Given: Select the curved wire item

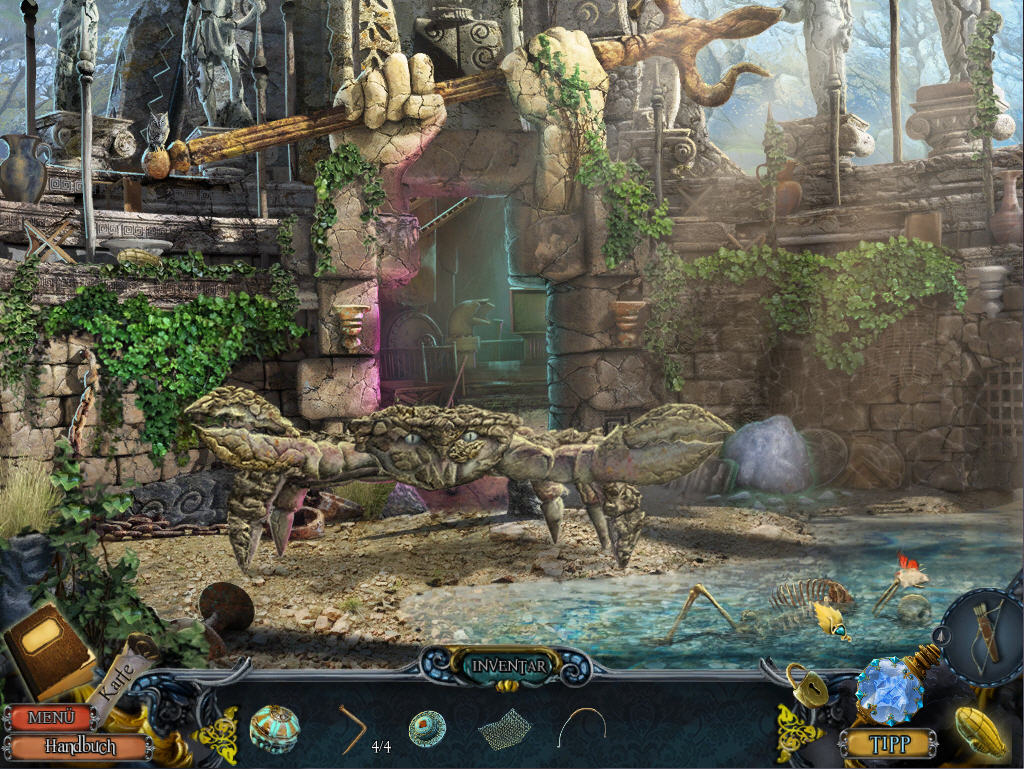Looking at the screenshot, I should click(x=583, y=726).
